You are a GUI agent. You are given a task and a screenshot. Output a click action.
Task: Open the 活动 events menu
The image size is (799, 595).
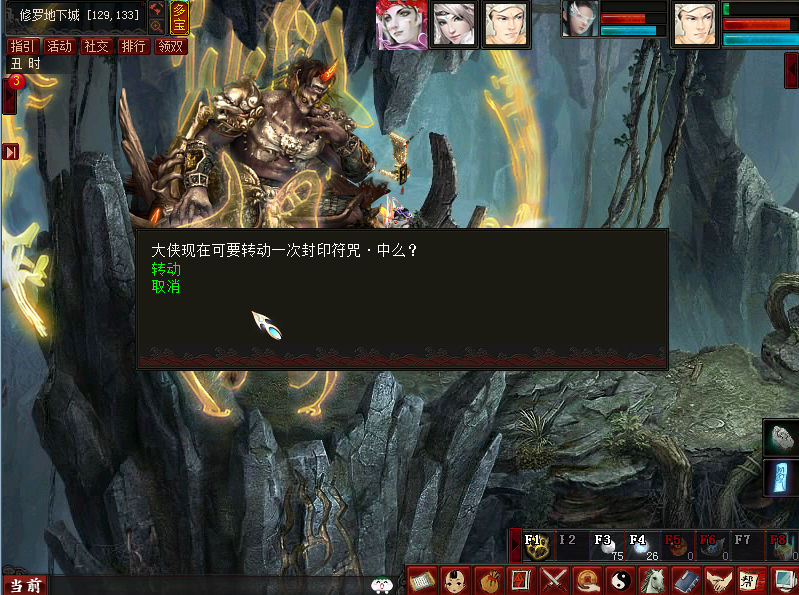click(60, 46)
